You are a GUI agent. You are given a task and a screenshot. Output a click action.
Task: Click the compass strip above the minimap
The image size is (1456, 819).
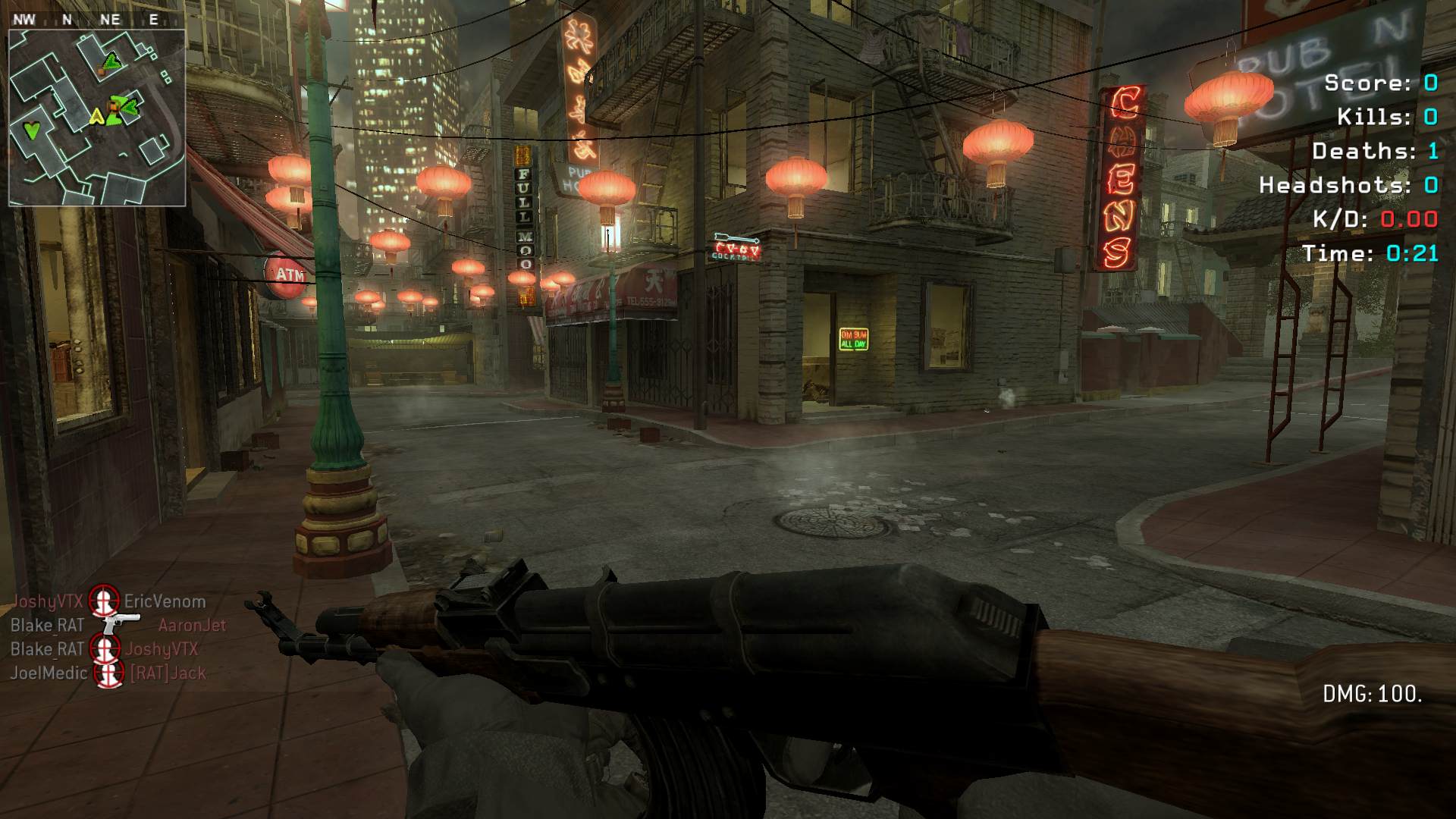[x=91, y=20]
